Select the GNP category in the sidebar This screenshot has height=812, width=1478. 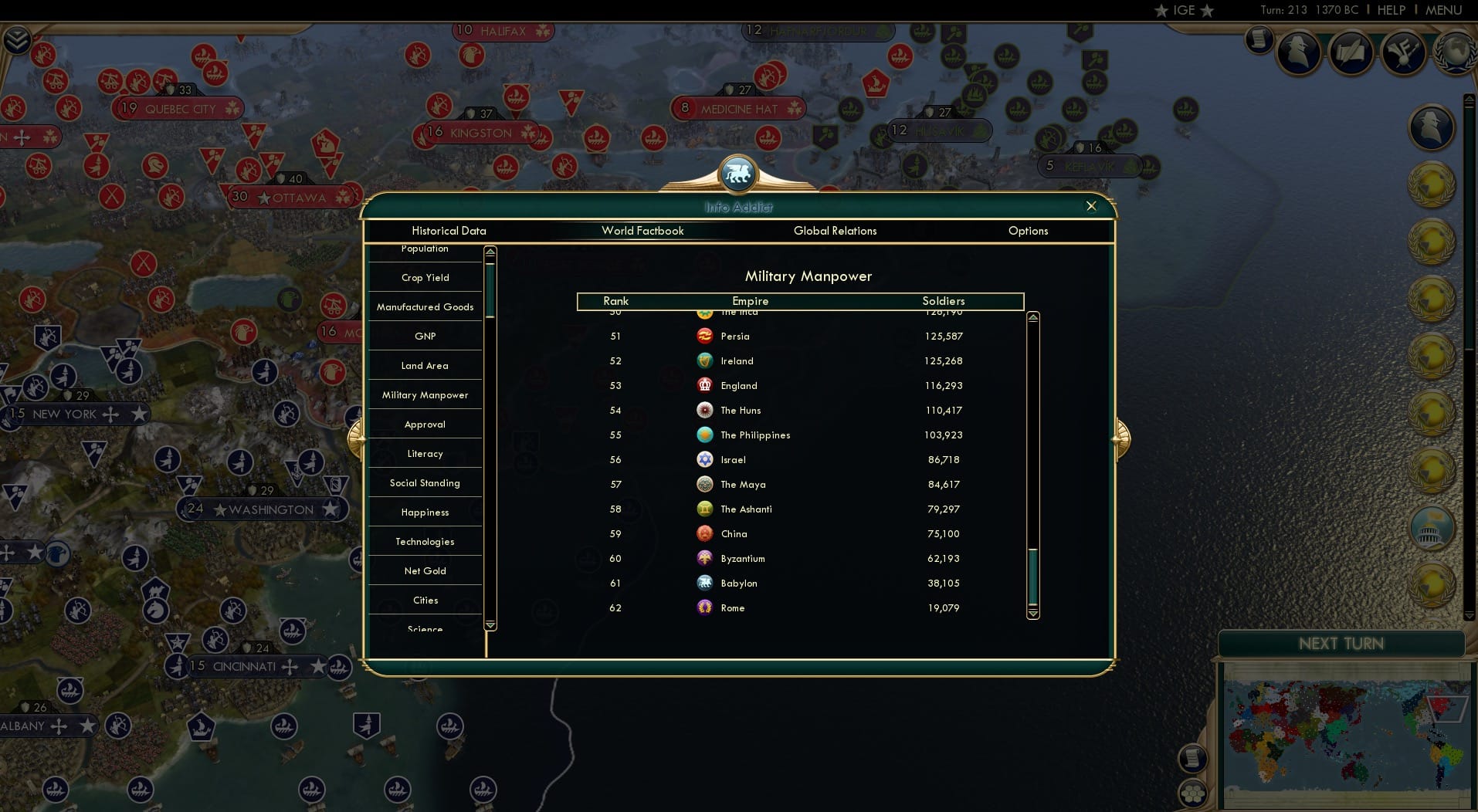425,336
